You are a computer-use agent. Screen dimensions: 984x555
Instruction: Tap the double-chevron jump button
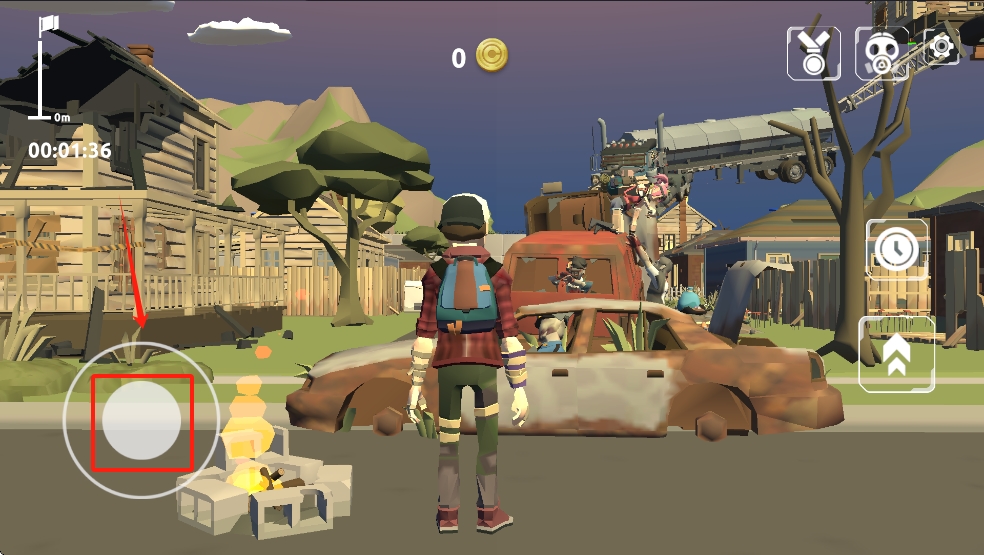pyautogui.click(x=896, y=354)
